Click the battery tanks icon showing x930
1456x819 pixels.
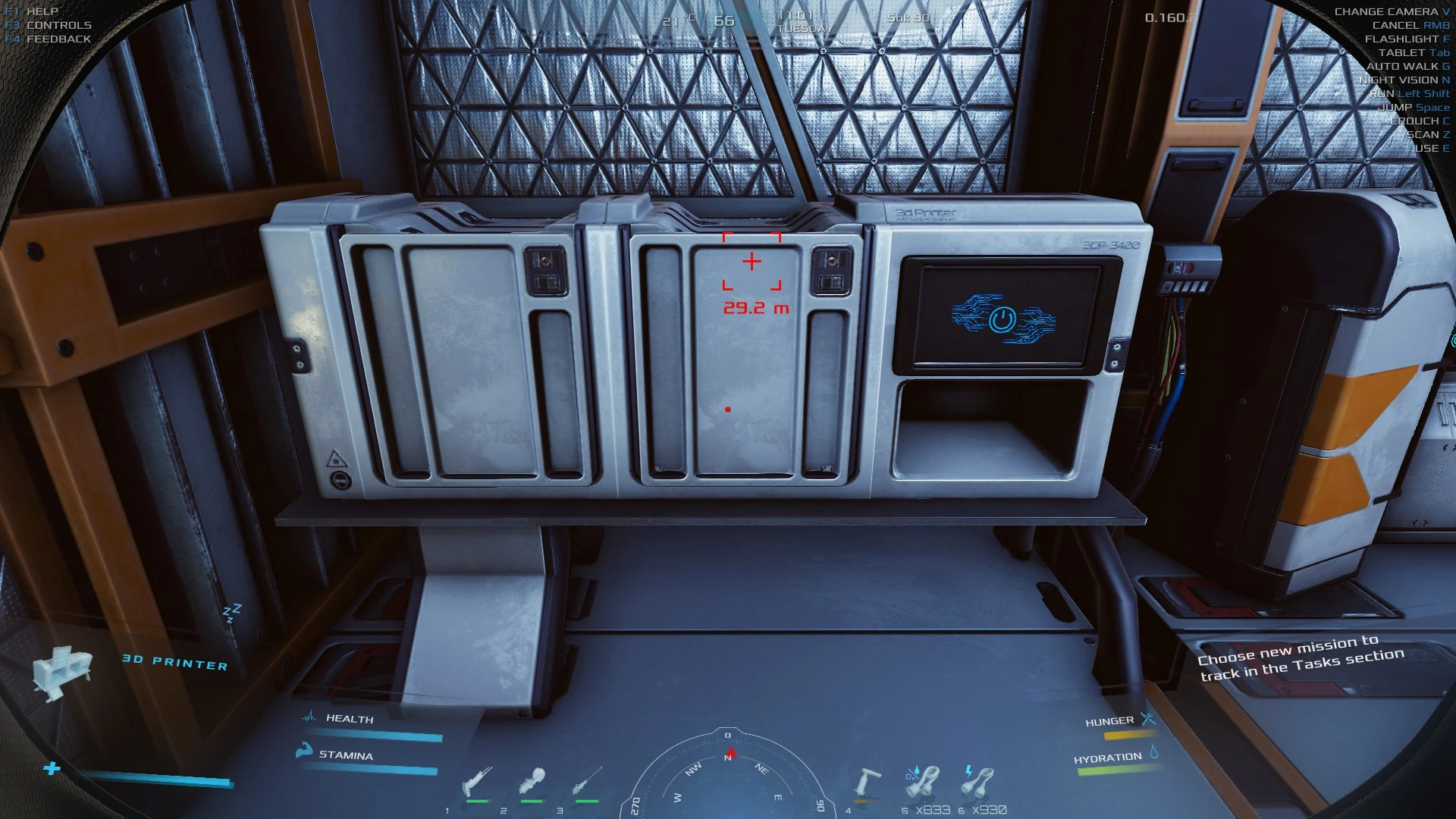pos(978,781)
